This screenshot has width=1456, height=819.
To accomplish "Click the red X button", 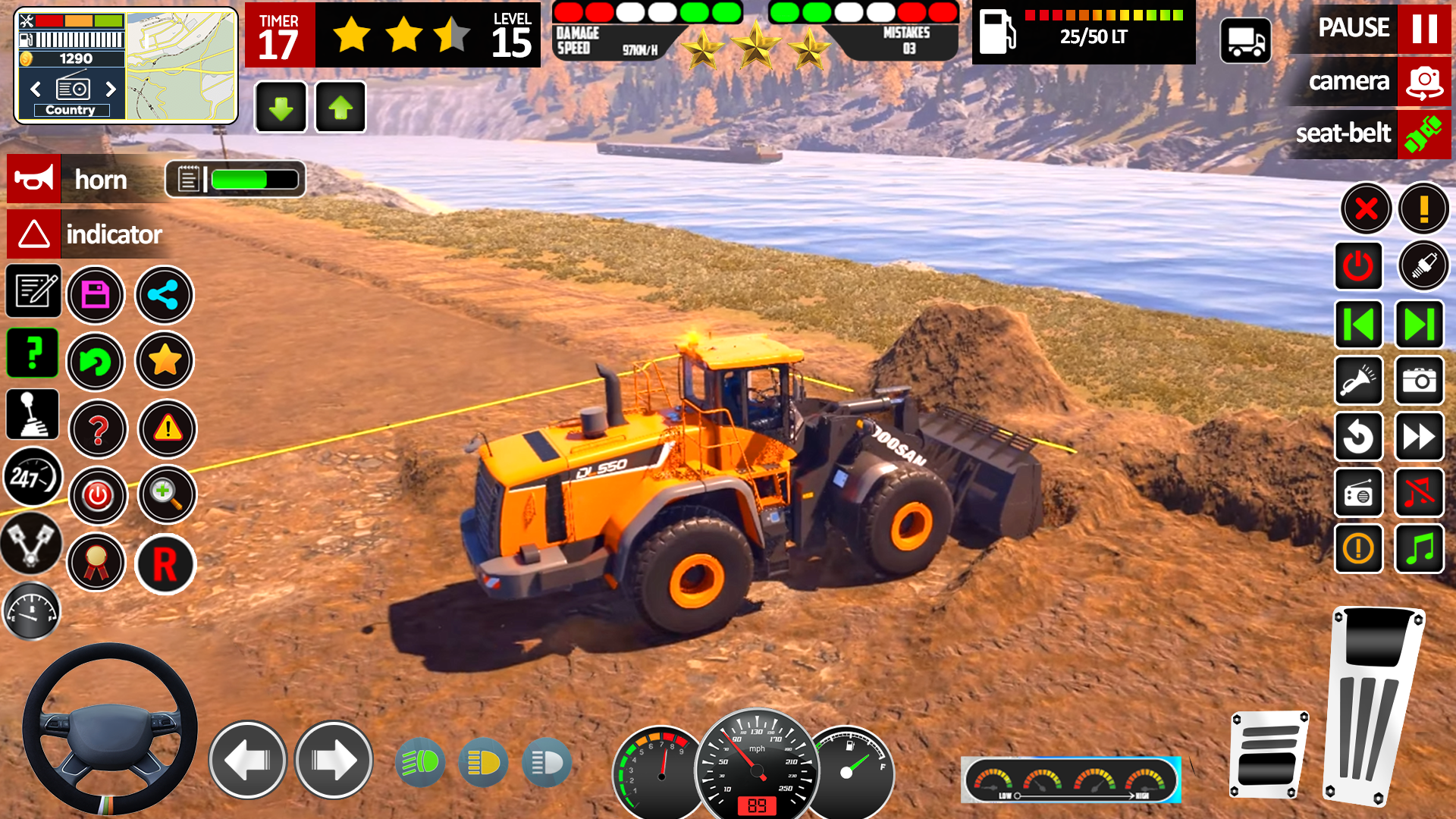I will click(x=1366, y=209).
